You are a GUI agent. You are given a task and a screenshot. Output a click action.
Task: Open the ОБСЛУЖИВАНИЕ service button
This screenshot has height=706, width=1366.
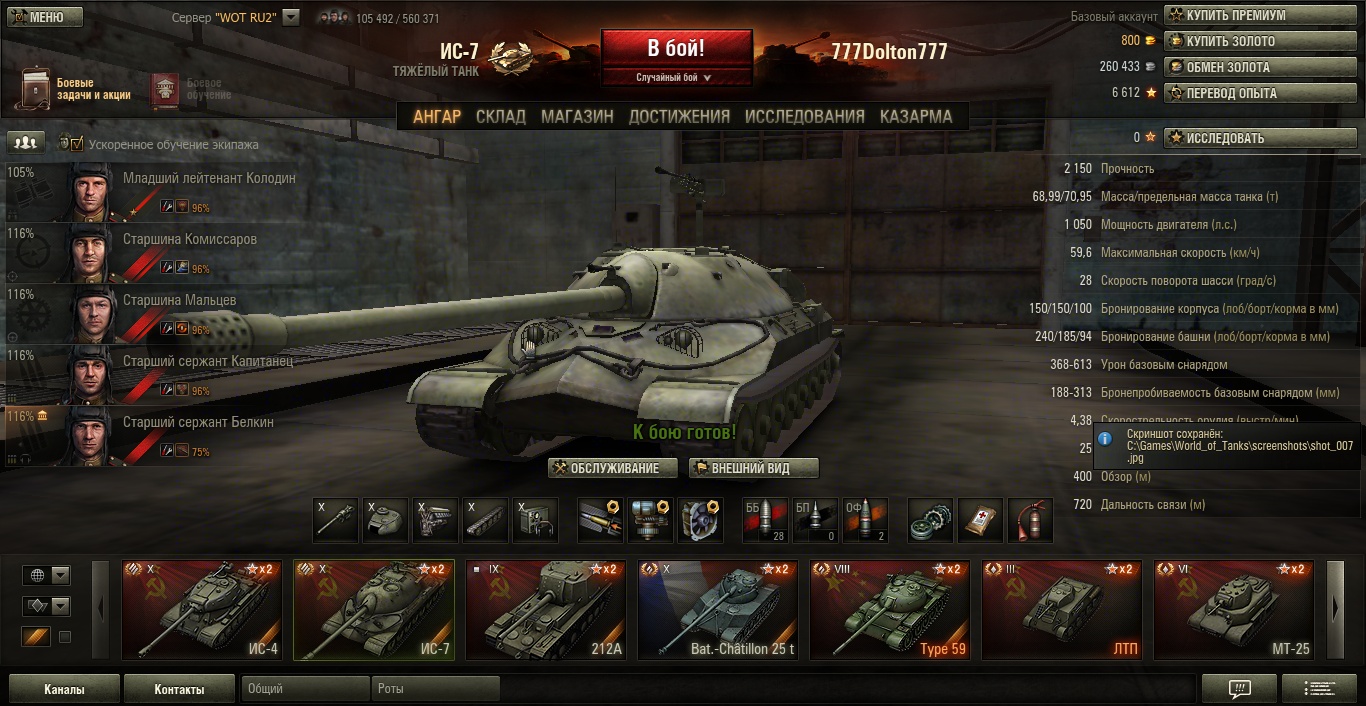point(612,468)
